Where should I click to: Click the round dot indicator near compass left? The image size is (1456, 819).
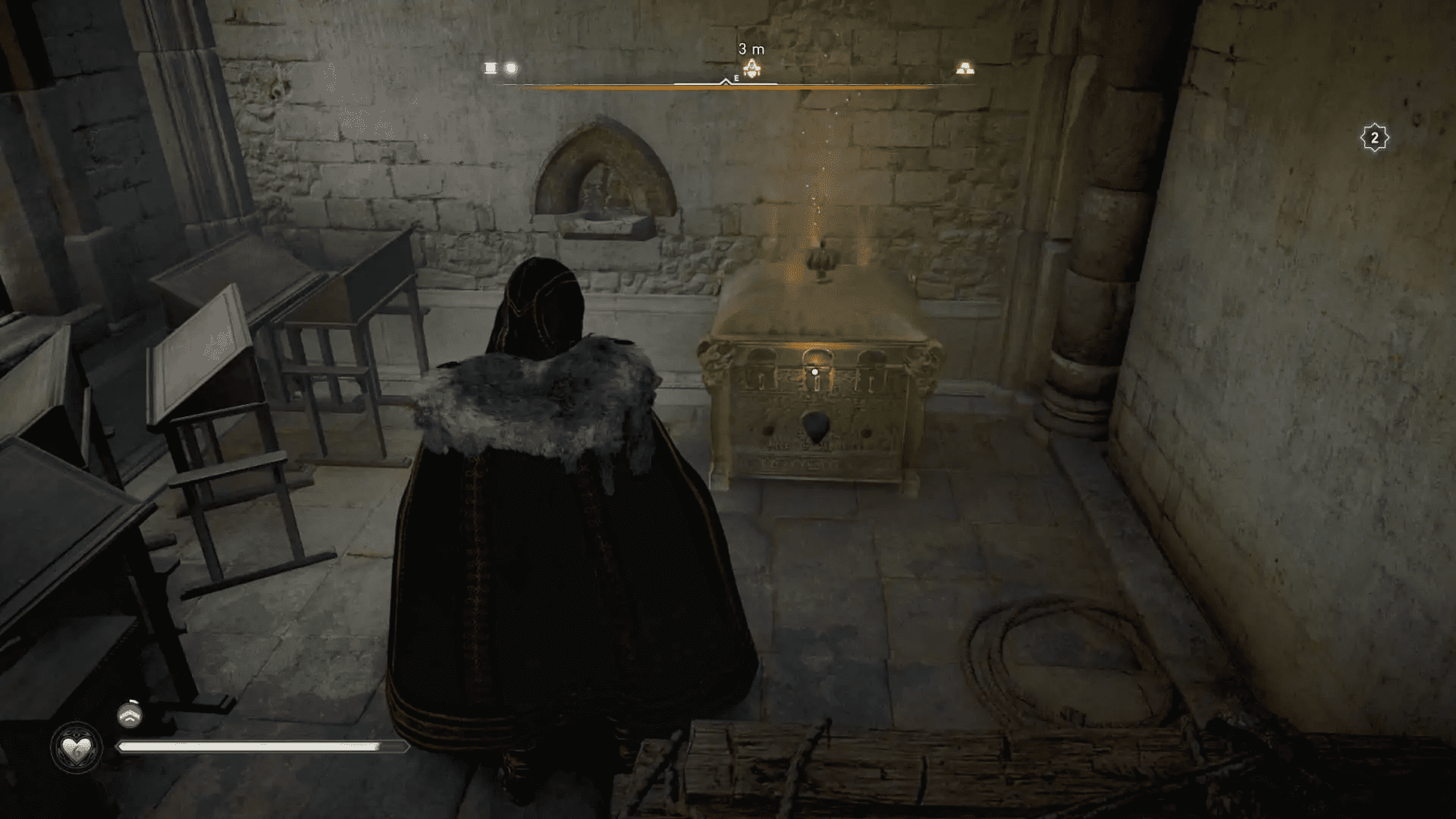(510, 67)
